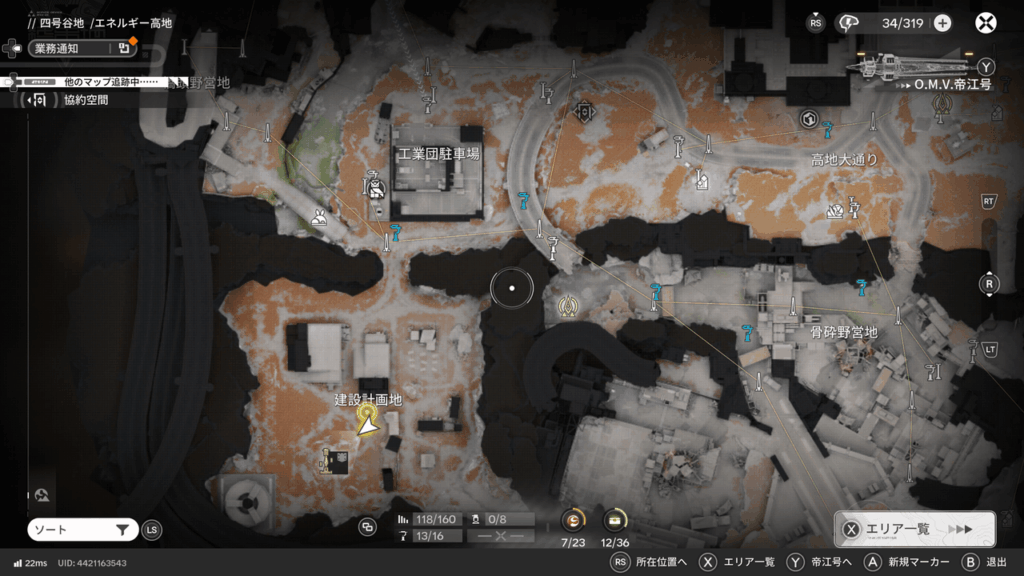
Task: Select the 高地大通り area label
Action: pos(844,160)
